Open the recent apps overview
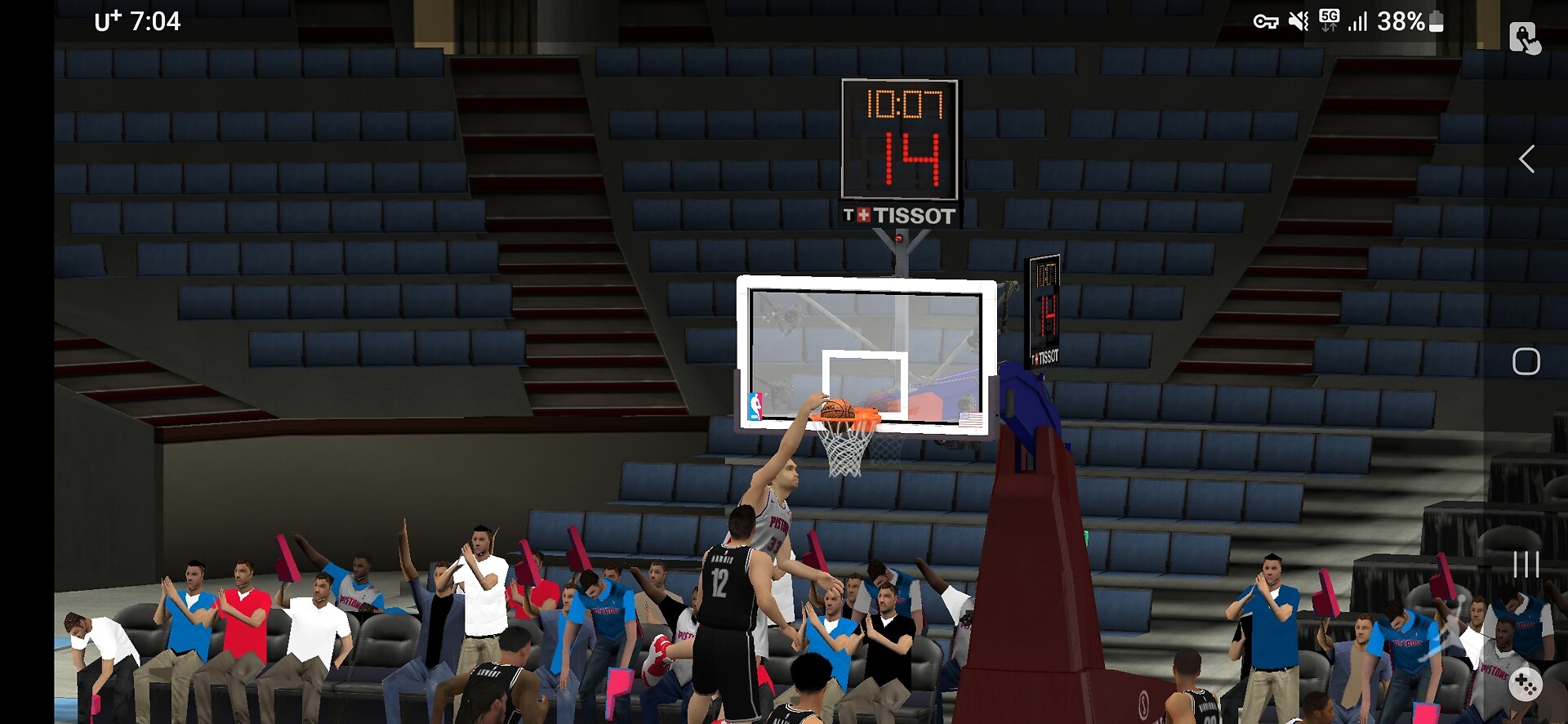 click(x=1526, y=564)
